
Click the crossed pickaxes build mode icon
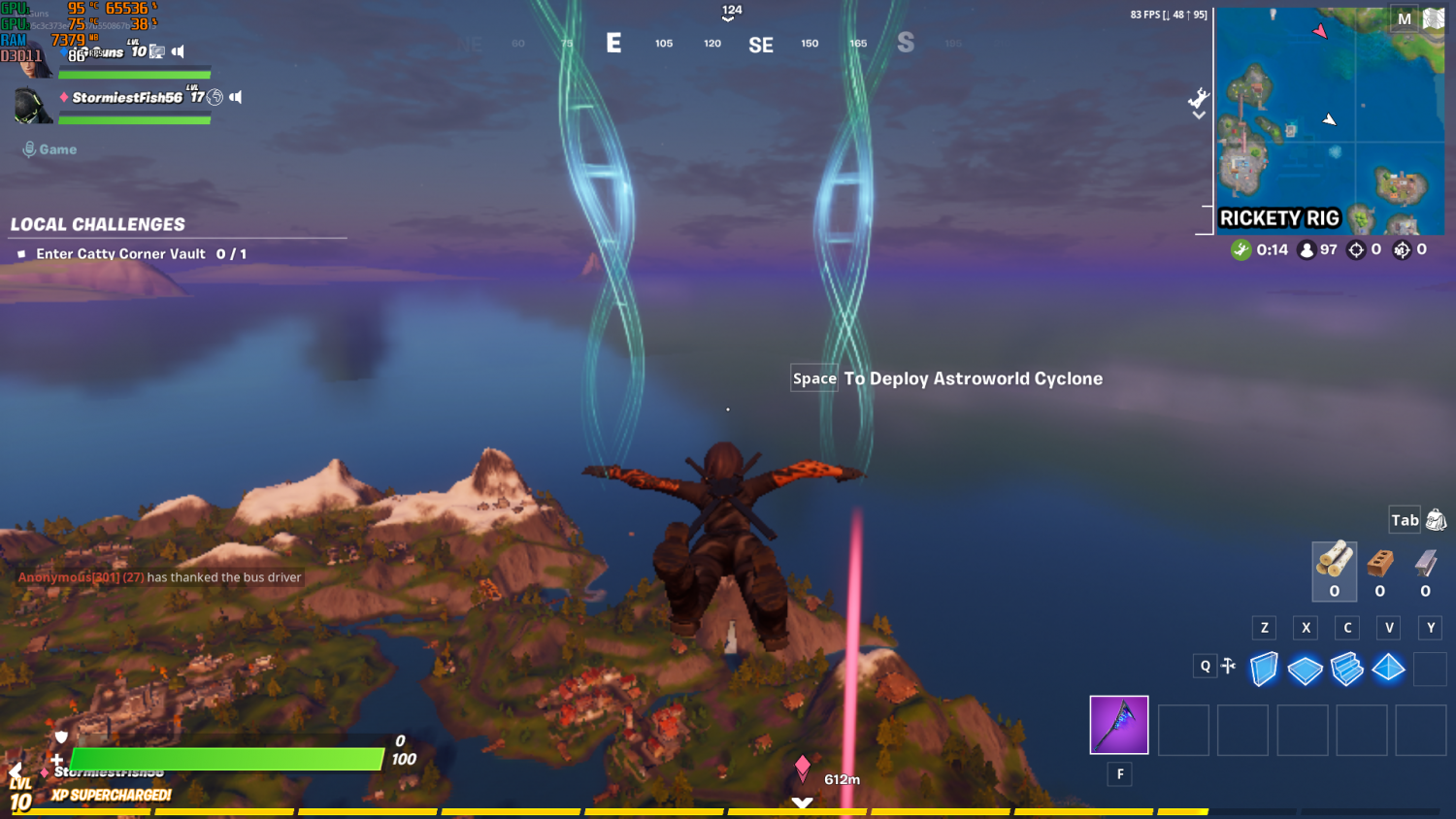click(x=1229, y=666)
